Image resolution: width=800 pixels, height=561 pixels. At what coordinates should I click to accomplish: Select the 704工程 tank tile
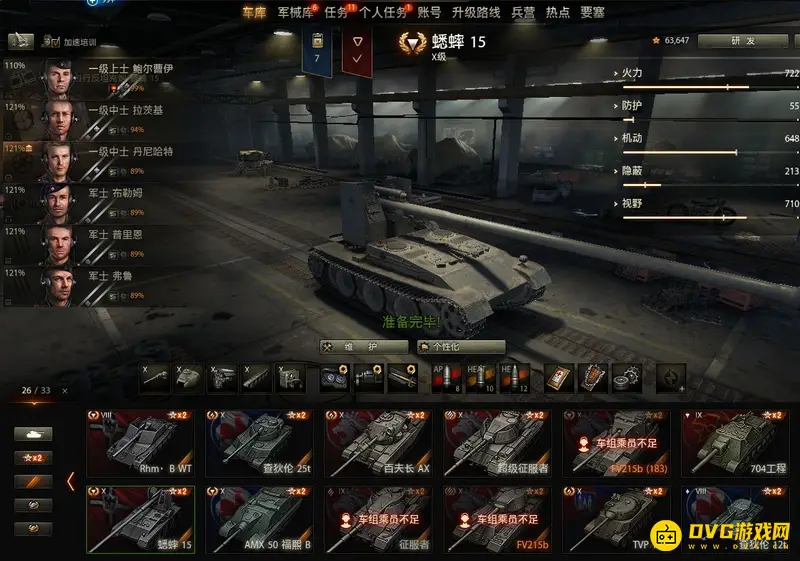click(735, 441)
